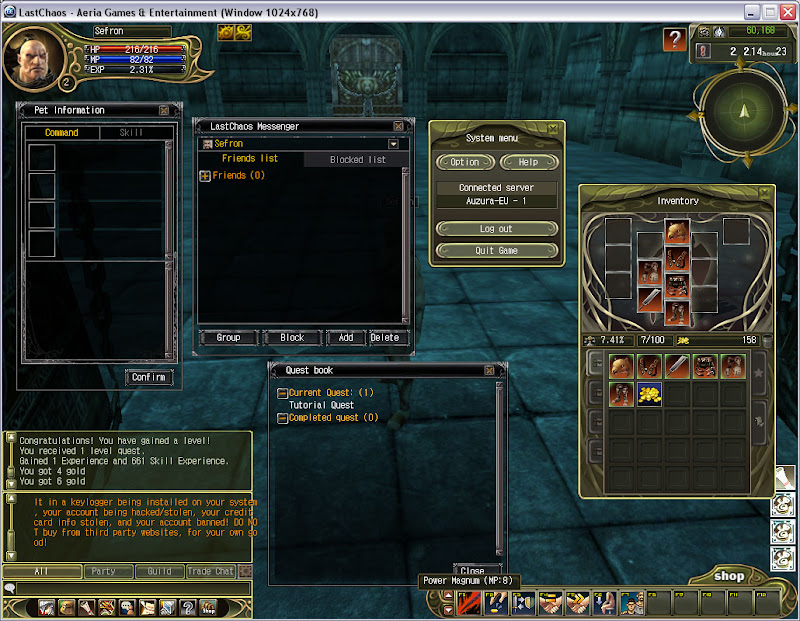Close the System menu window
The image size is (800, 621).
point(553,128)
